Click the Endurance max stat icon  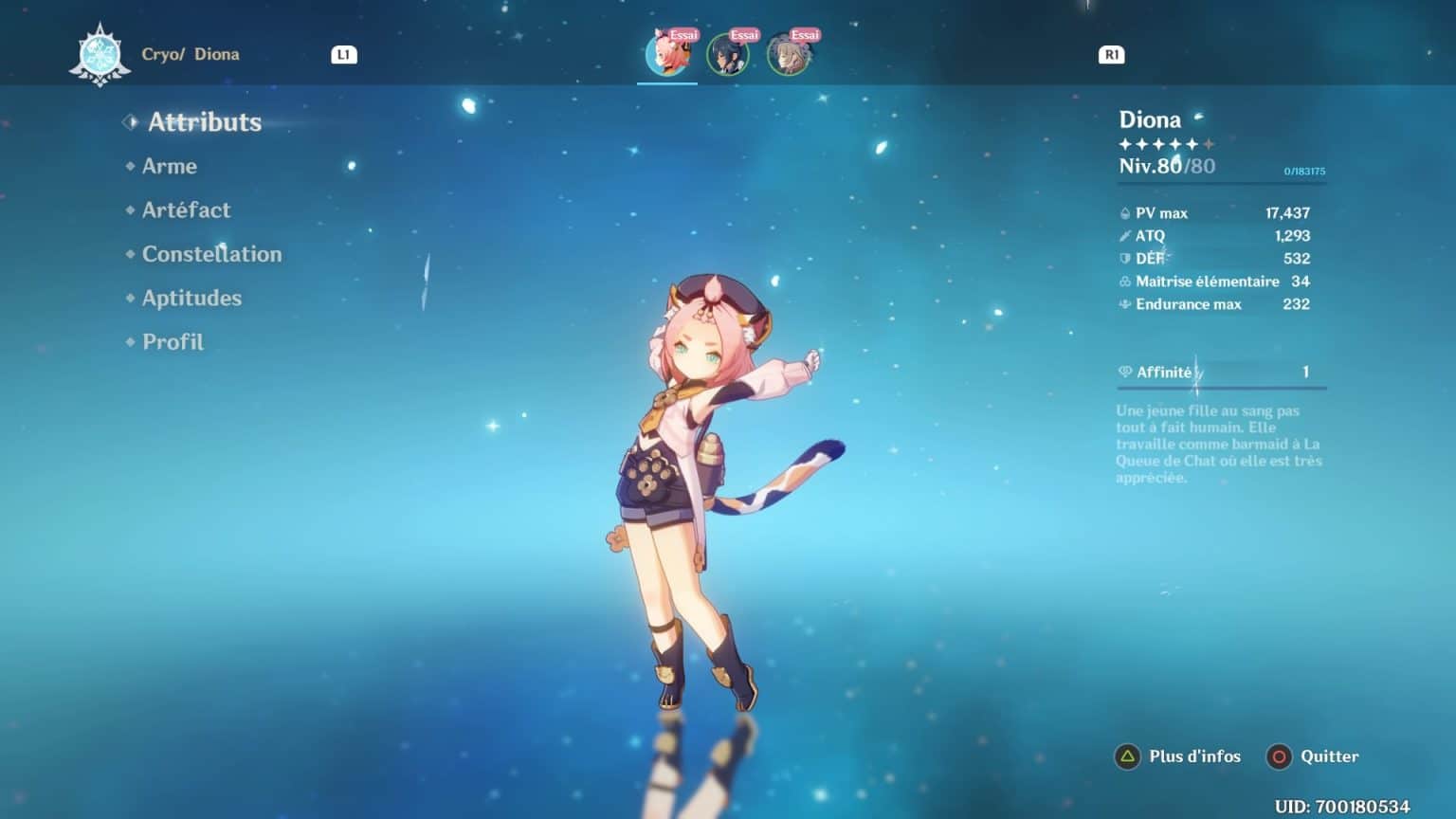point(1124,304)
